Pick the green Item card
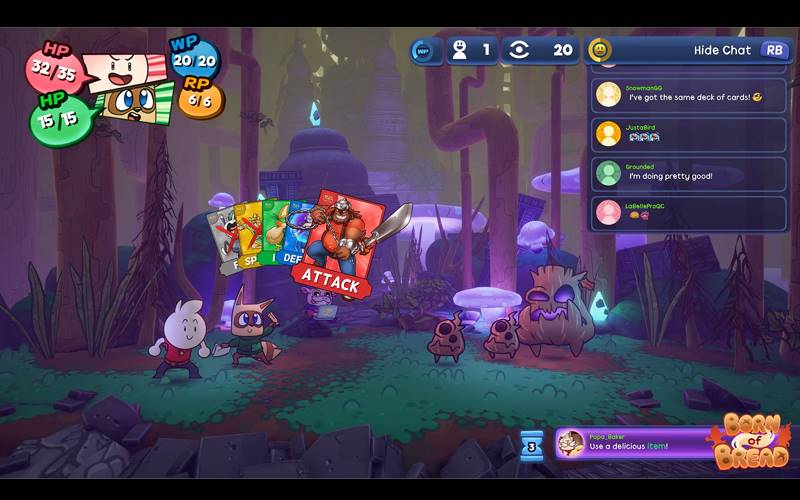800x500 pixels. pos(272,240)
